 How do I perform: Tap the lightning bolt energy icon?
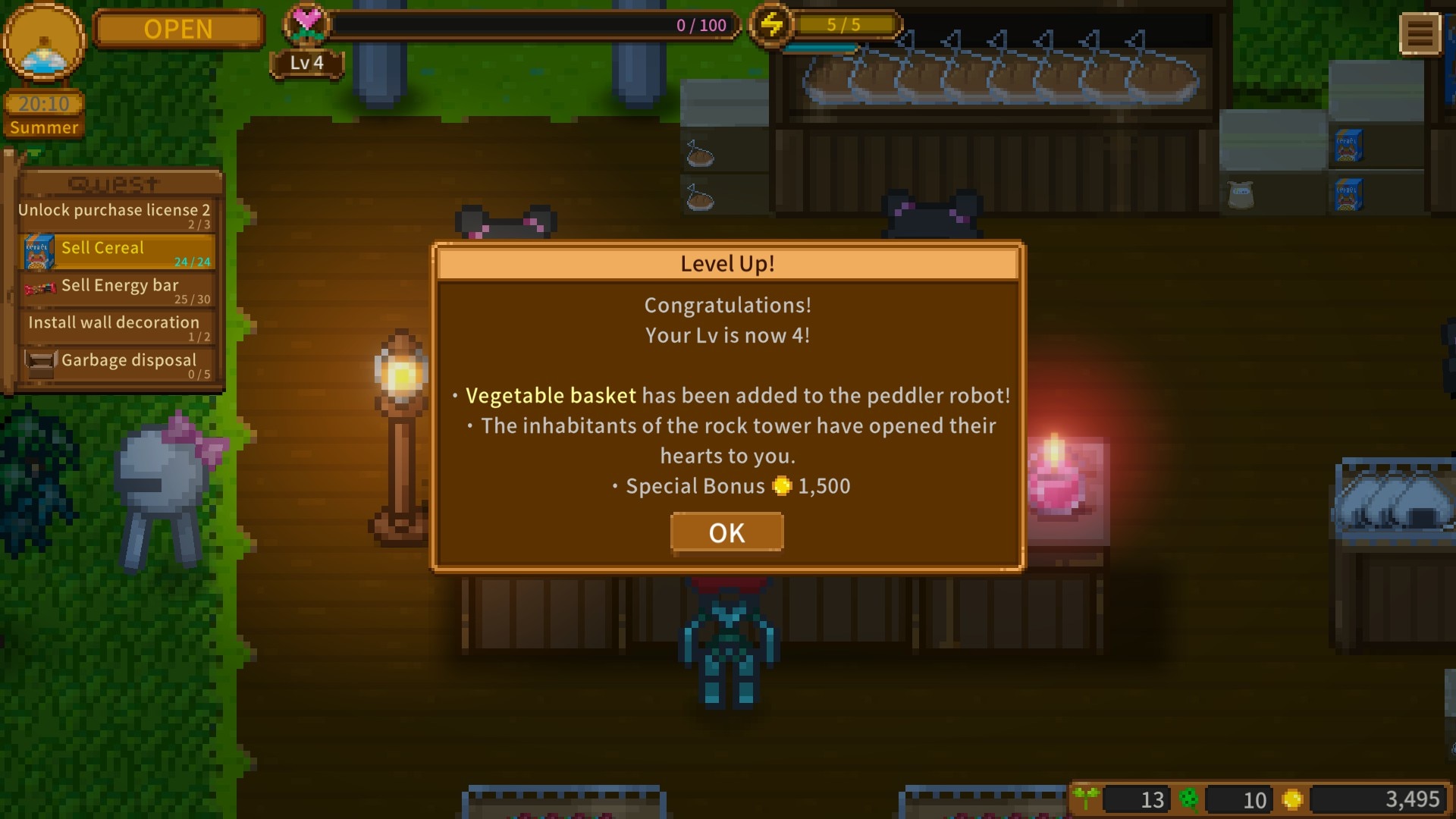771,25
